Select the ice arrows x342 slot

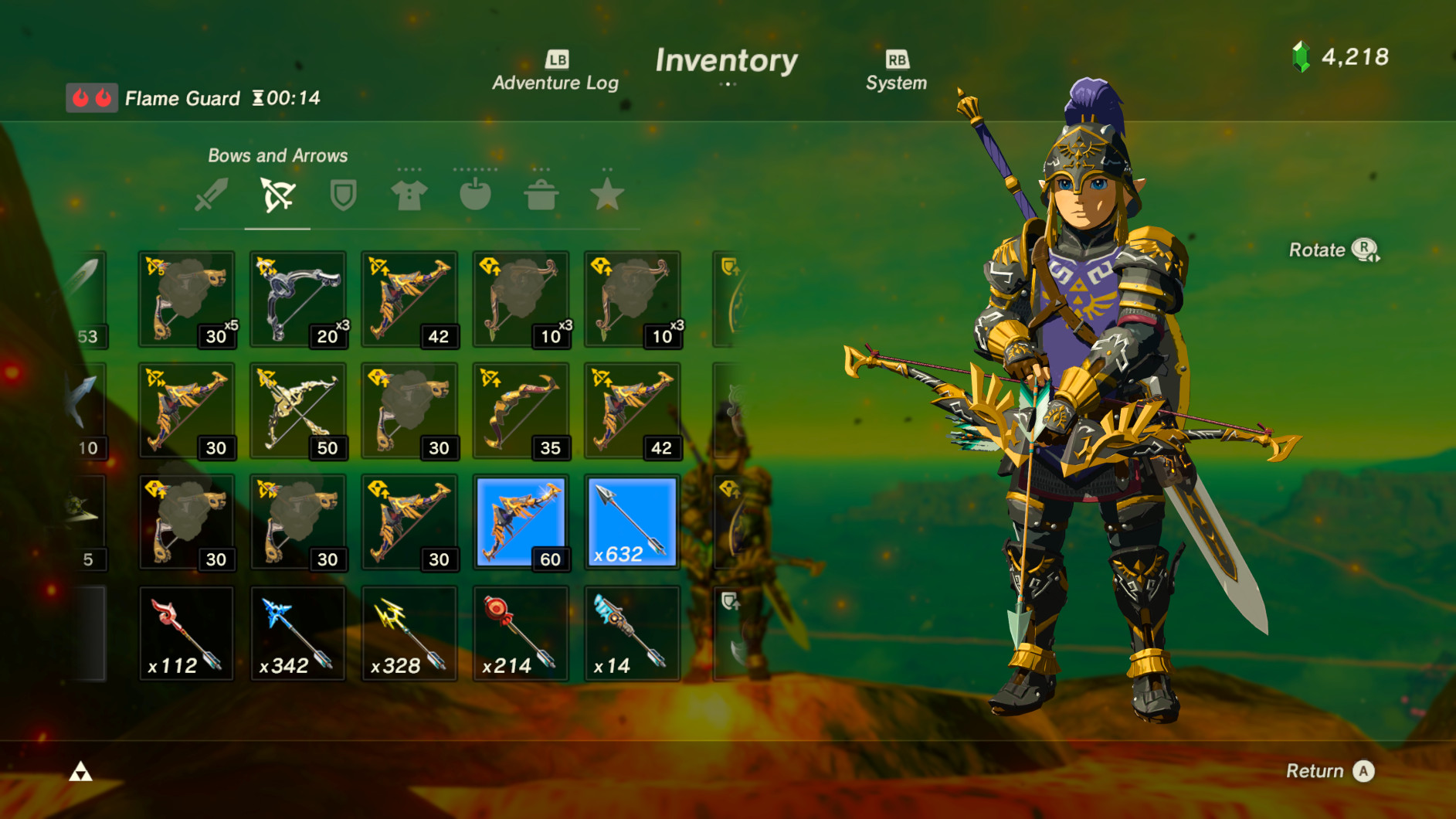pos(298,633)
